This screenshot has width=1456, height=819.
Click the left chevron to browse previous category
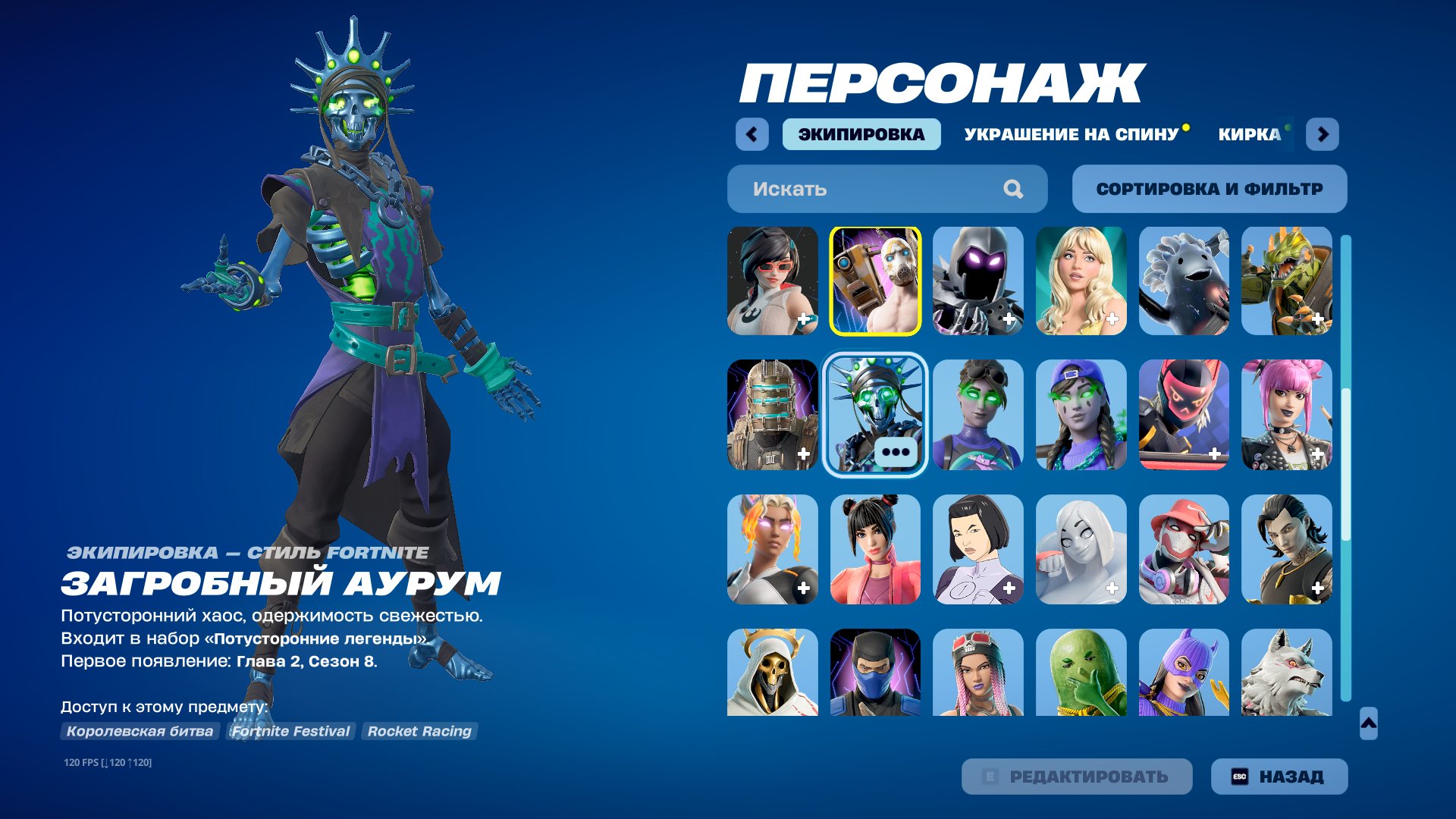click(x=751, y=134)
